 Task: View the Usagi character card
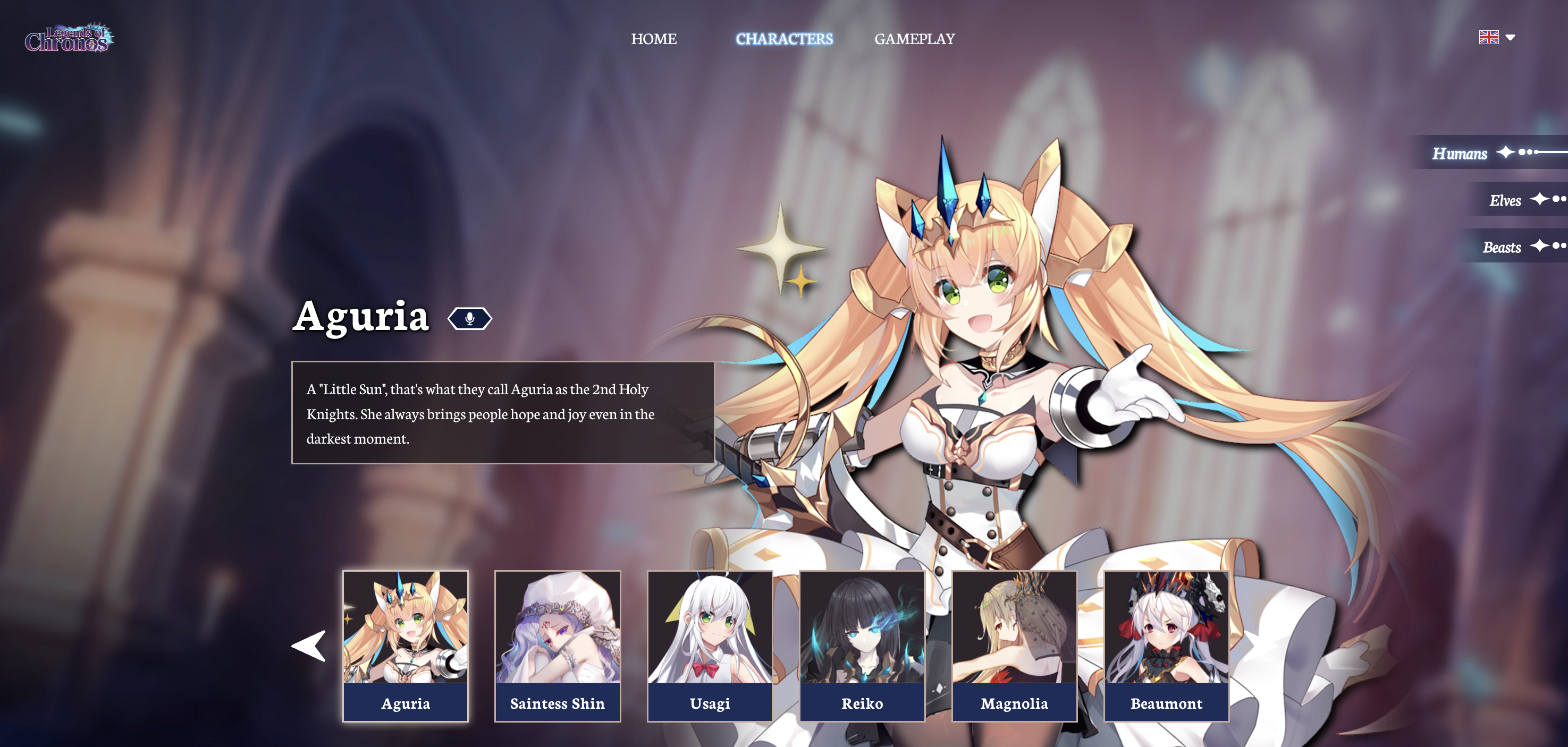(710, 646)
